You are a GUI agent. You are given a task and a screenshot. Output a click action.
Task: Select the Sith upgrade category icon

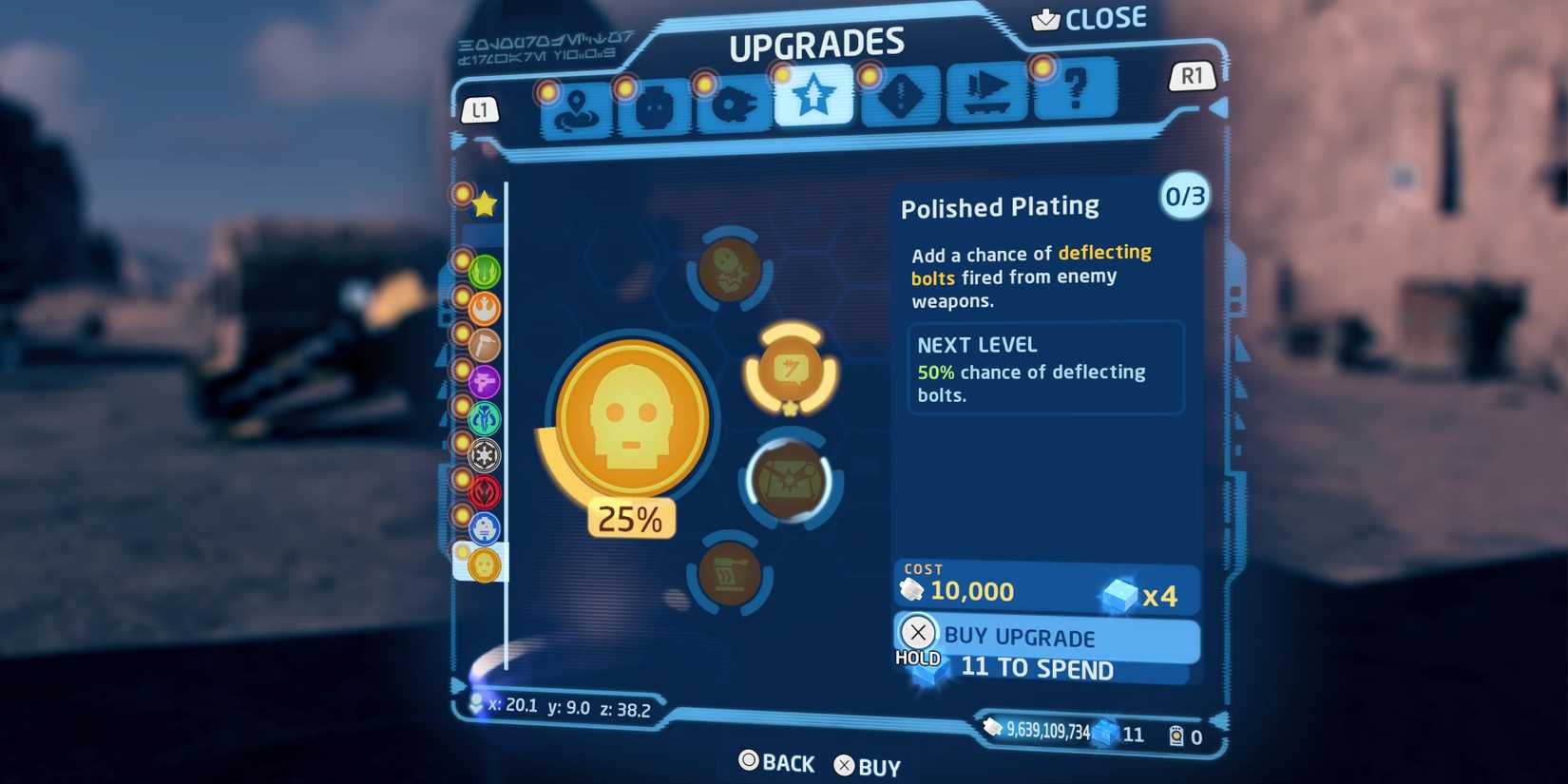click(483, 491)
